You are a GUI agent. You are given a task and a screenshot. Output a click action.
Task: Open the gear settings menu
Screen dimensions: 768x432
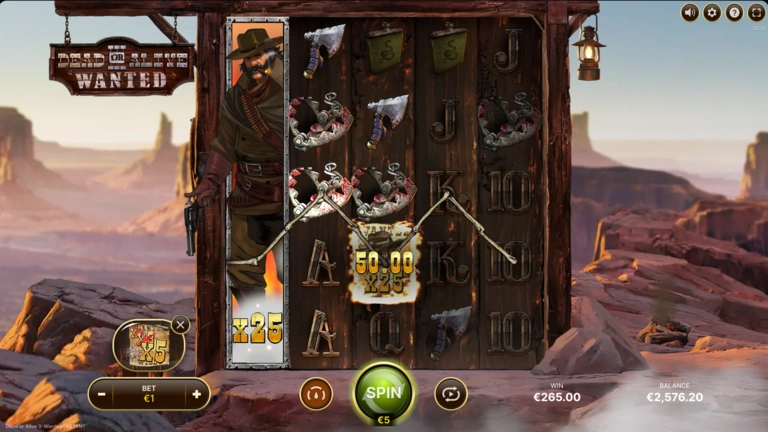(x=712, y=12)
